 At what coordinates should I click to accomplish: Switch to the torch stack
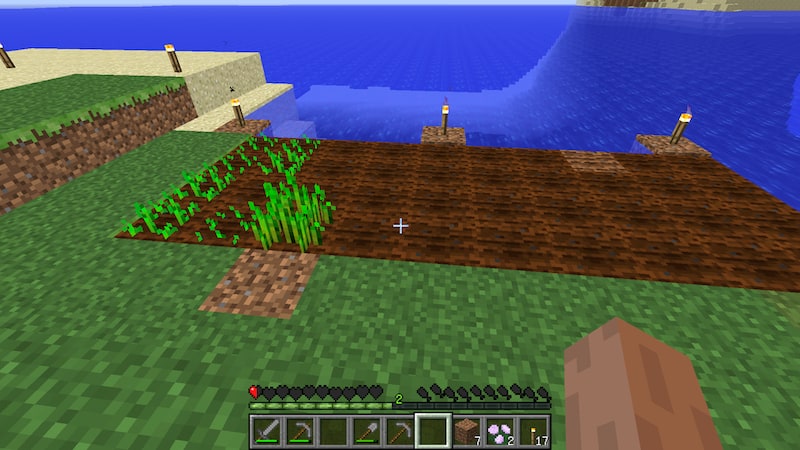[x=531, y=432]
